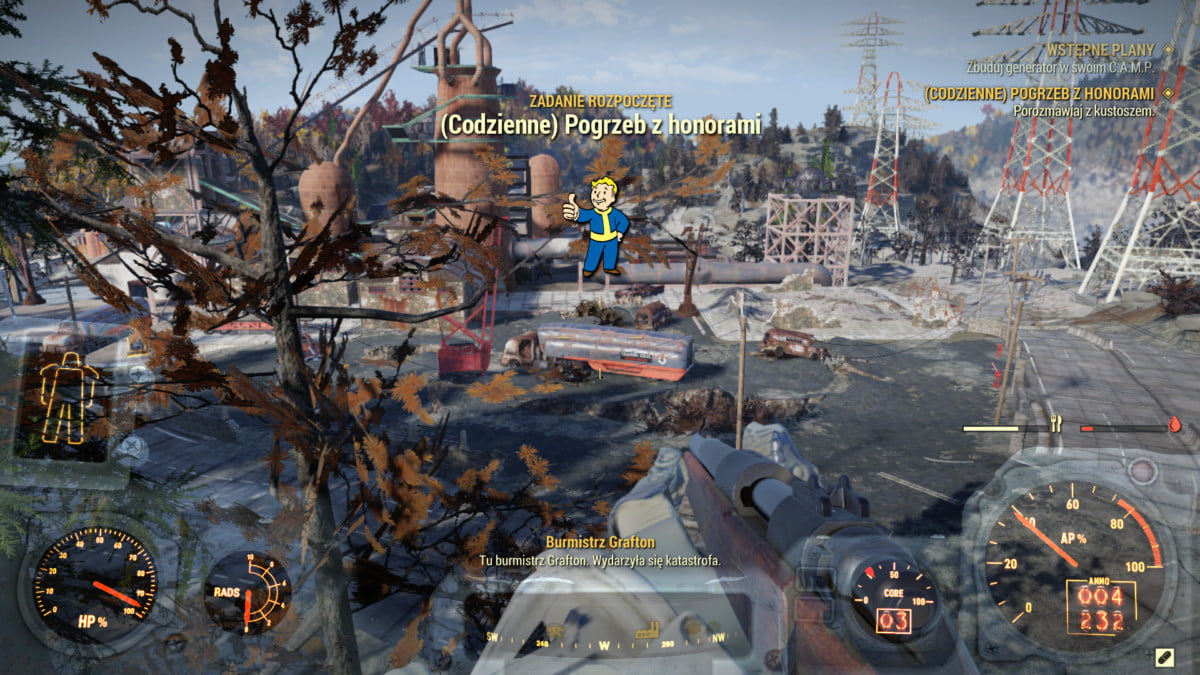Click the small icon below the ammo counter
Image resolution: width=1200 pixels, height=675 pixels.
coord(1164,656)
